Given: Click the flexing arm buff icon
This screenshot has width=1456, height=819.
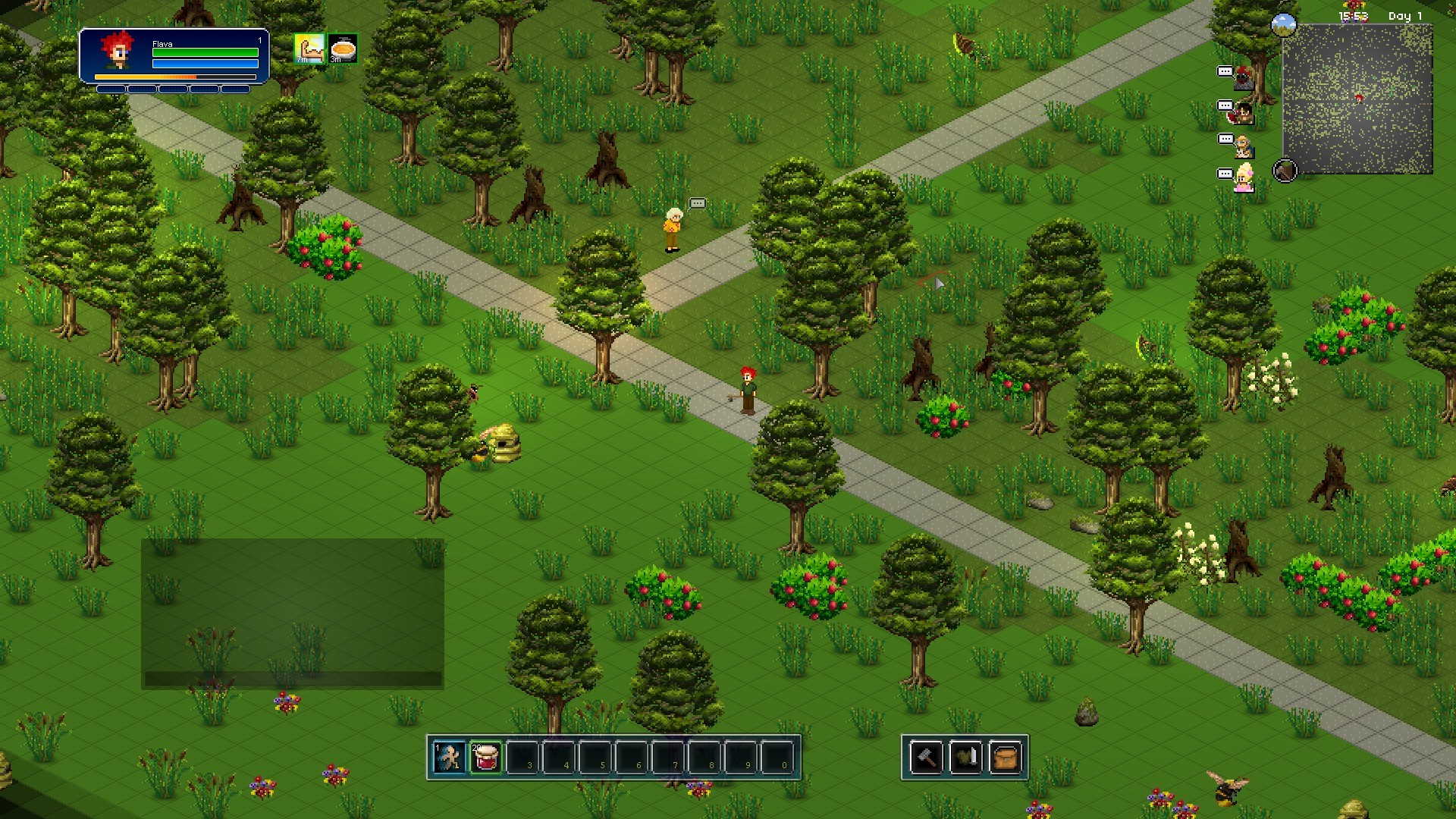Looking at the screenshot, I should [x=309, y=49].
